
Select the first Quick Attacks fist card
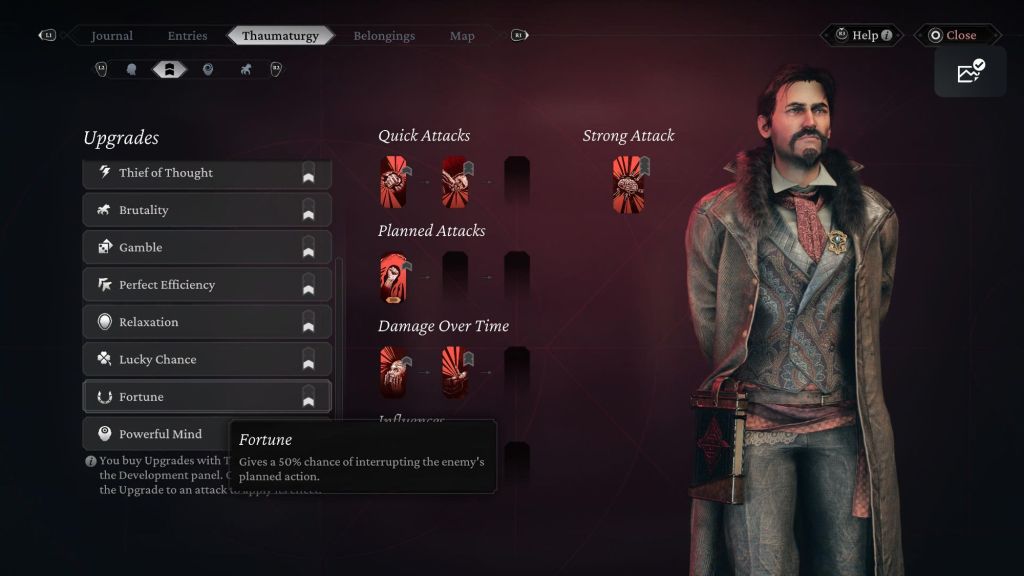tap(393, 181)
